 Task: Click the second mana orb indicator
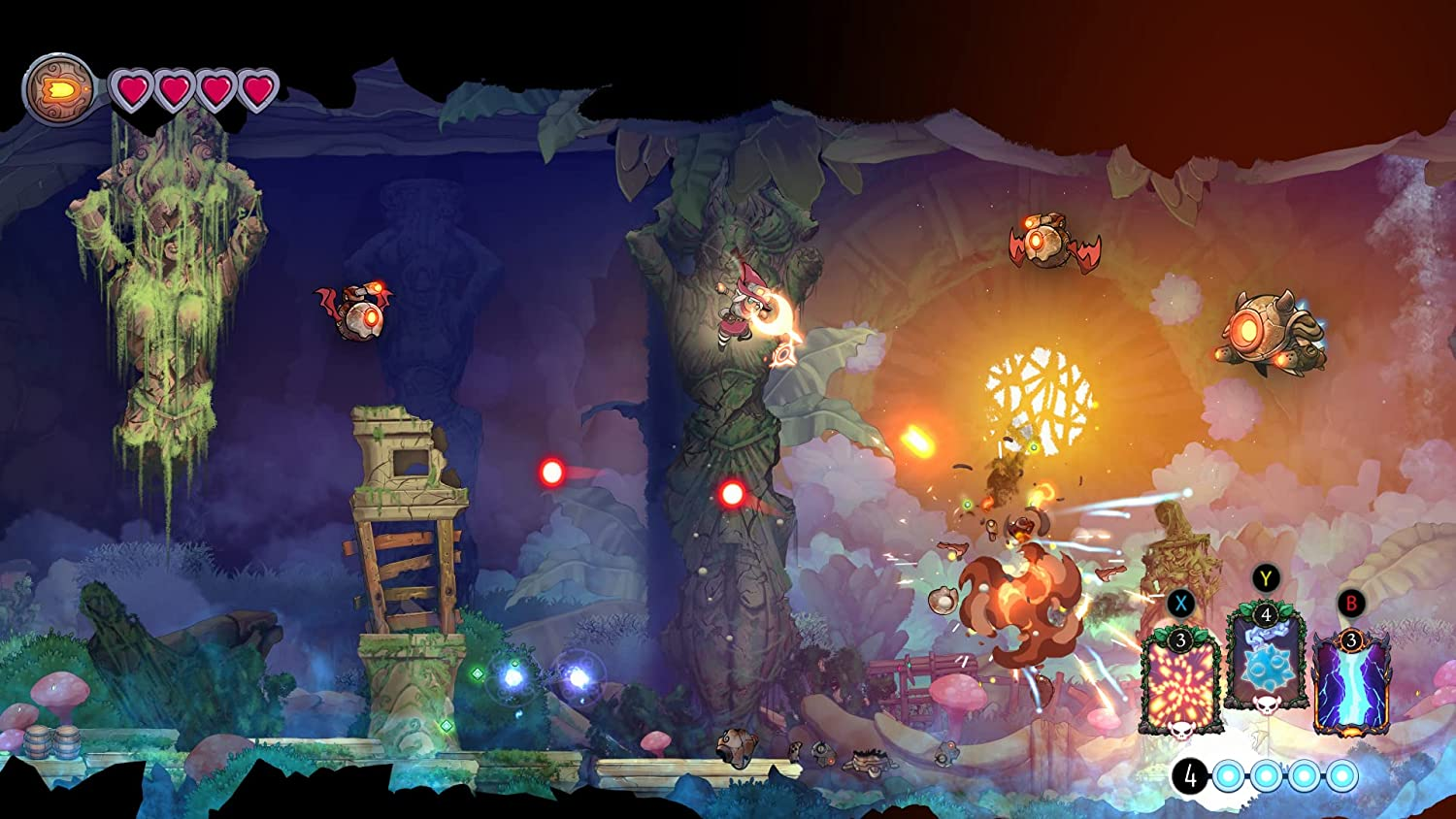[x=1266, y=776]
